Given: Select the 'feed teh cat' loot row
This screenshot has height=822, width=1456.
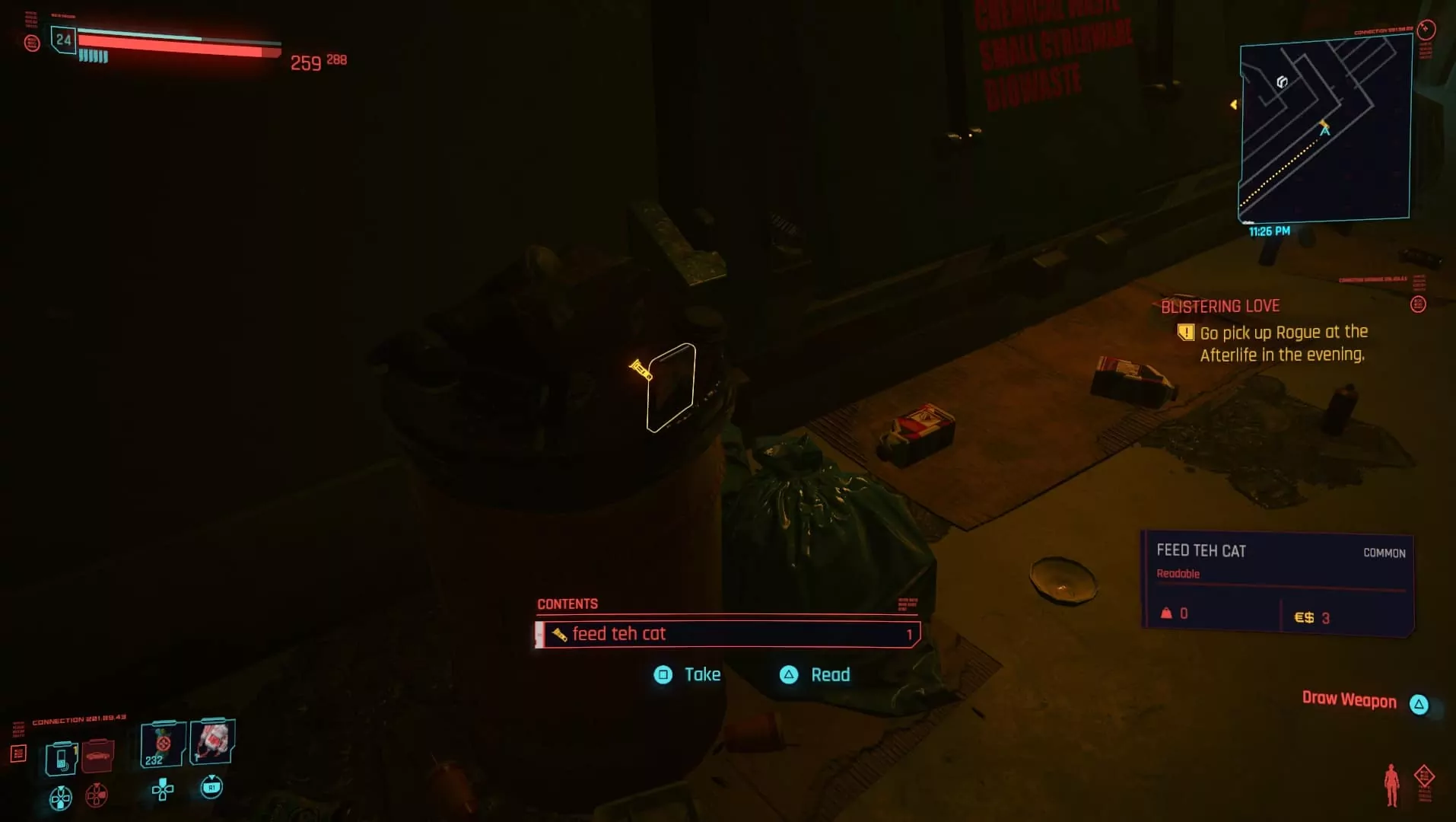Looking at the screenshot, I should click(x=727, y=634).
